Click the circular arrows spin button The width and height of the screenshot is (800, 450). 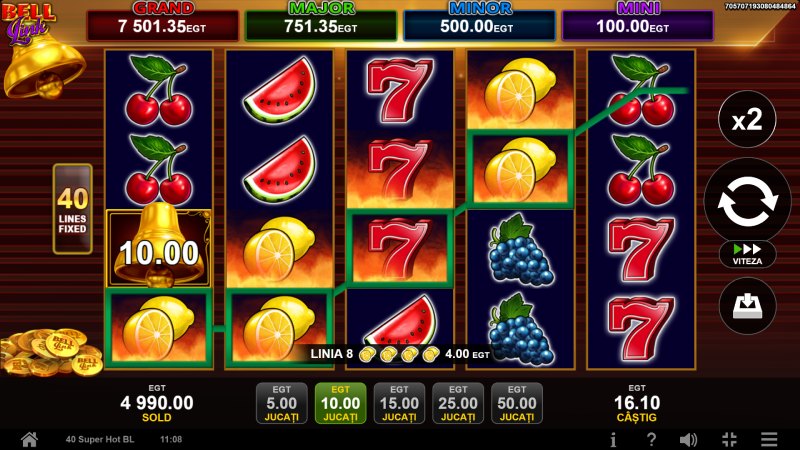pyautogui.click(x=747, y=200)
